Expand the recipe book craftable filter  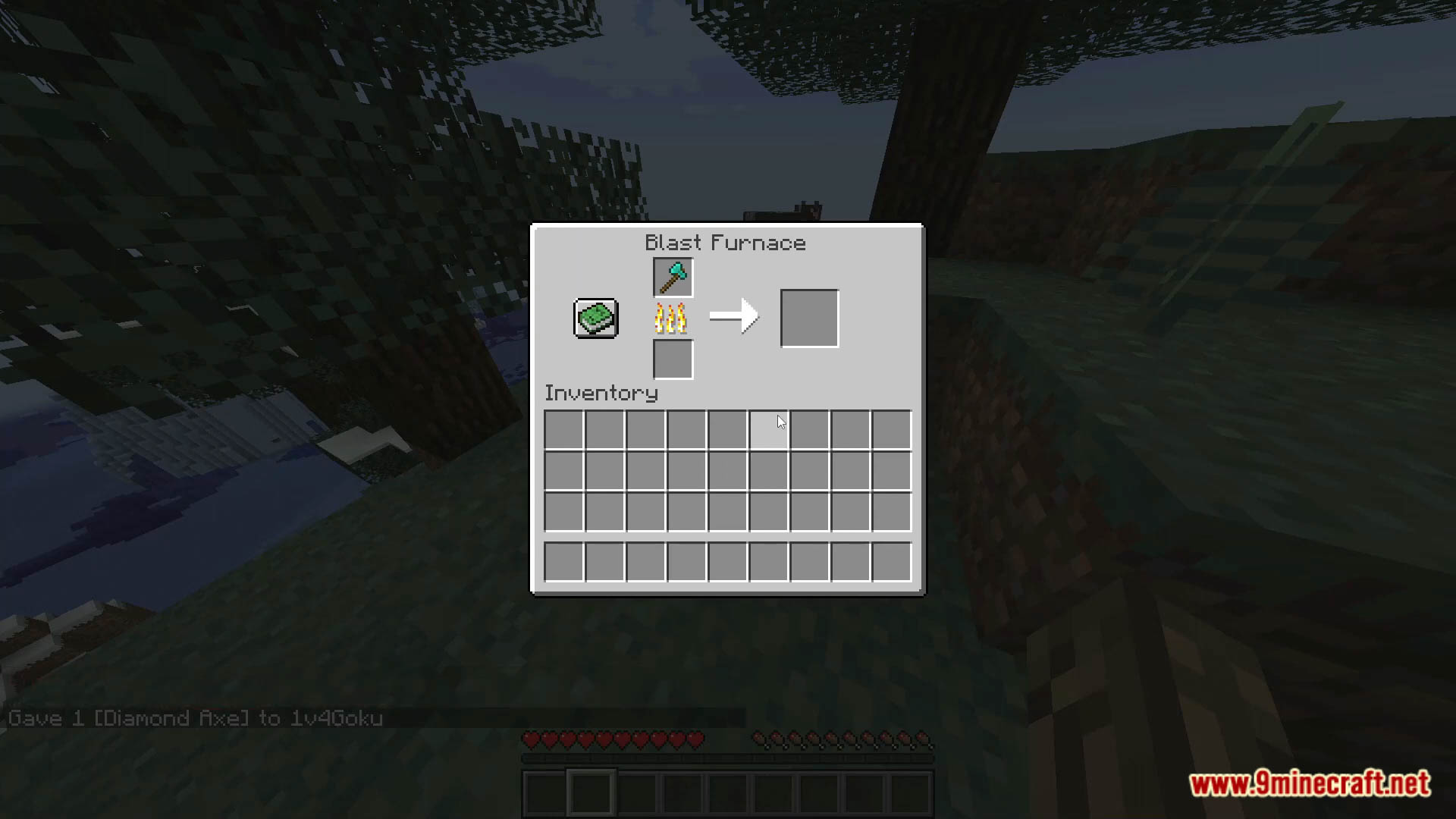click(x=595, y=318)
